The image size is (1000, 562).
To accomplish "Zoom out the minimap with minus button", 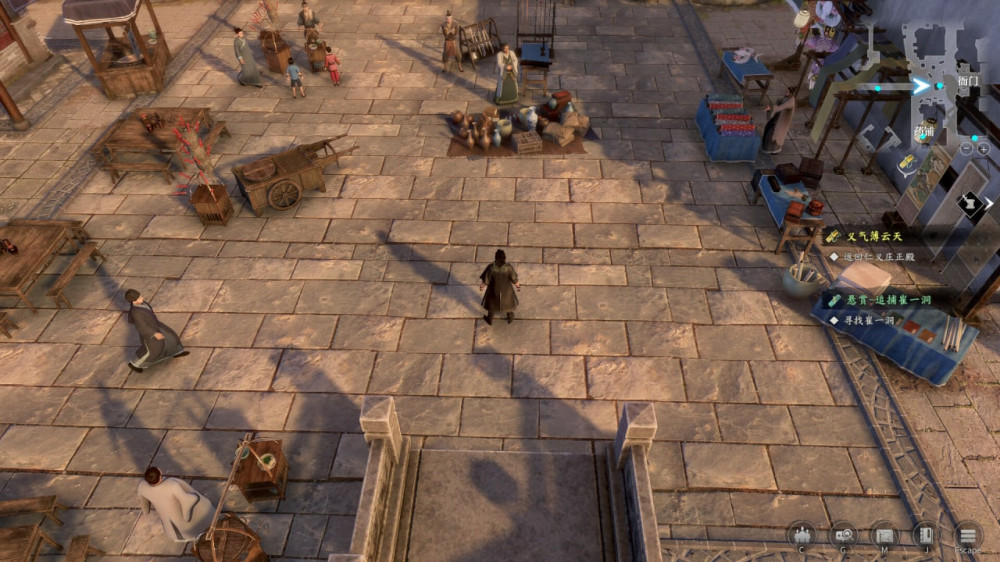I will [x=967, y=148].
